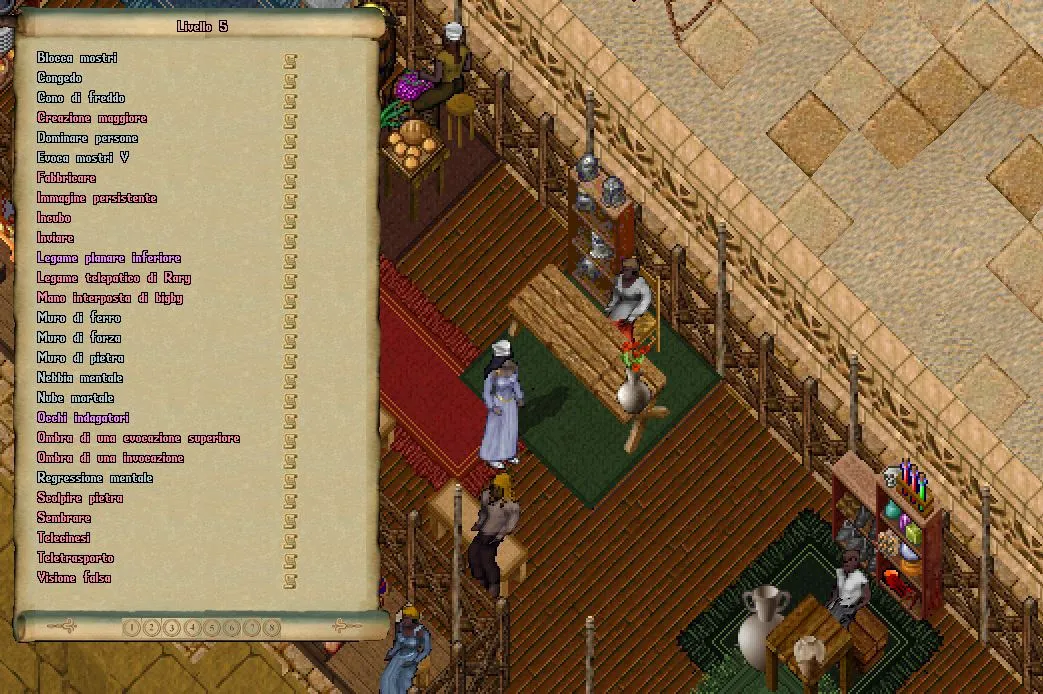Select the Blocca mostri spell
Screen dimensions: 1043x694
pyautogui.click(x=77, y=58)
